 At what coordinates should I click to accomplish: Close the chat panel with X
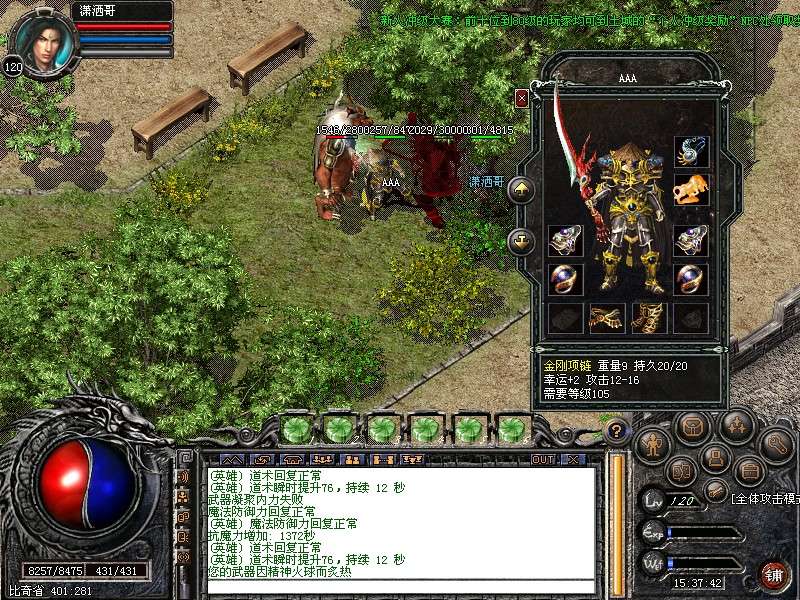[573, 459]
